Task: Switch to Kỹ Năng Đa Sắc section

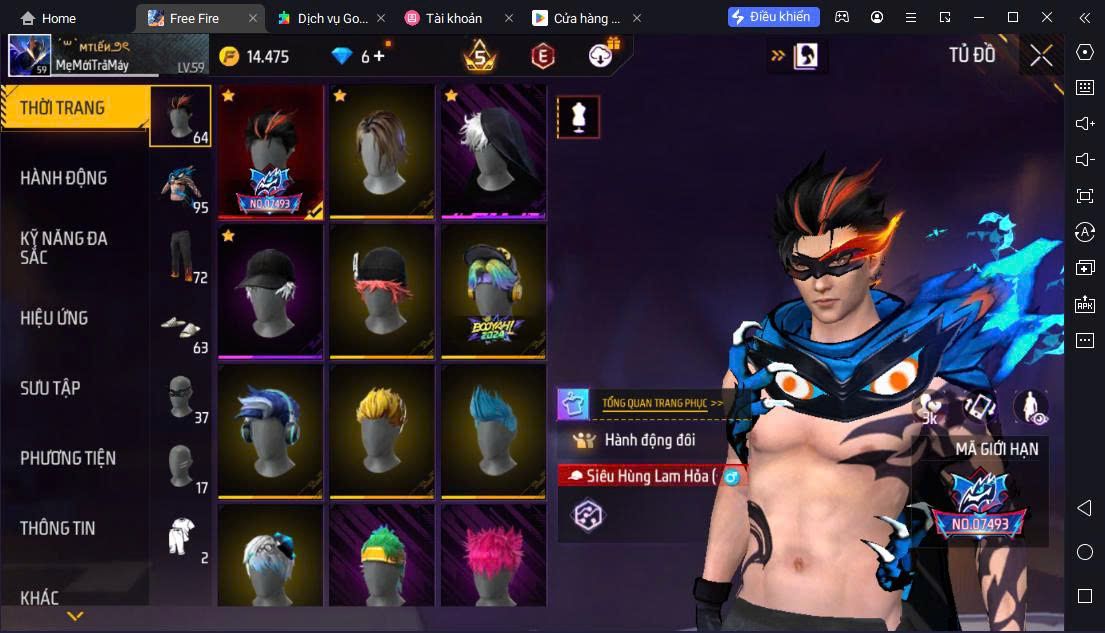Action: point(64,247)
